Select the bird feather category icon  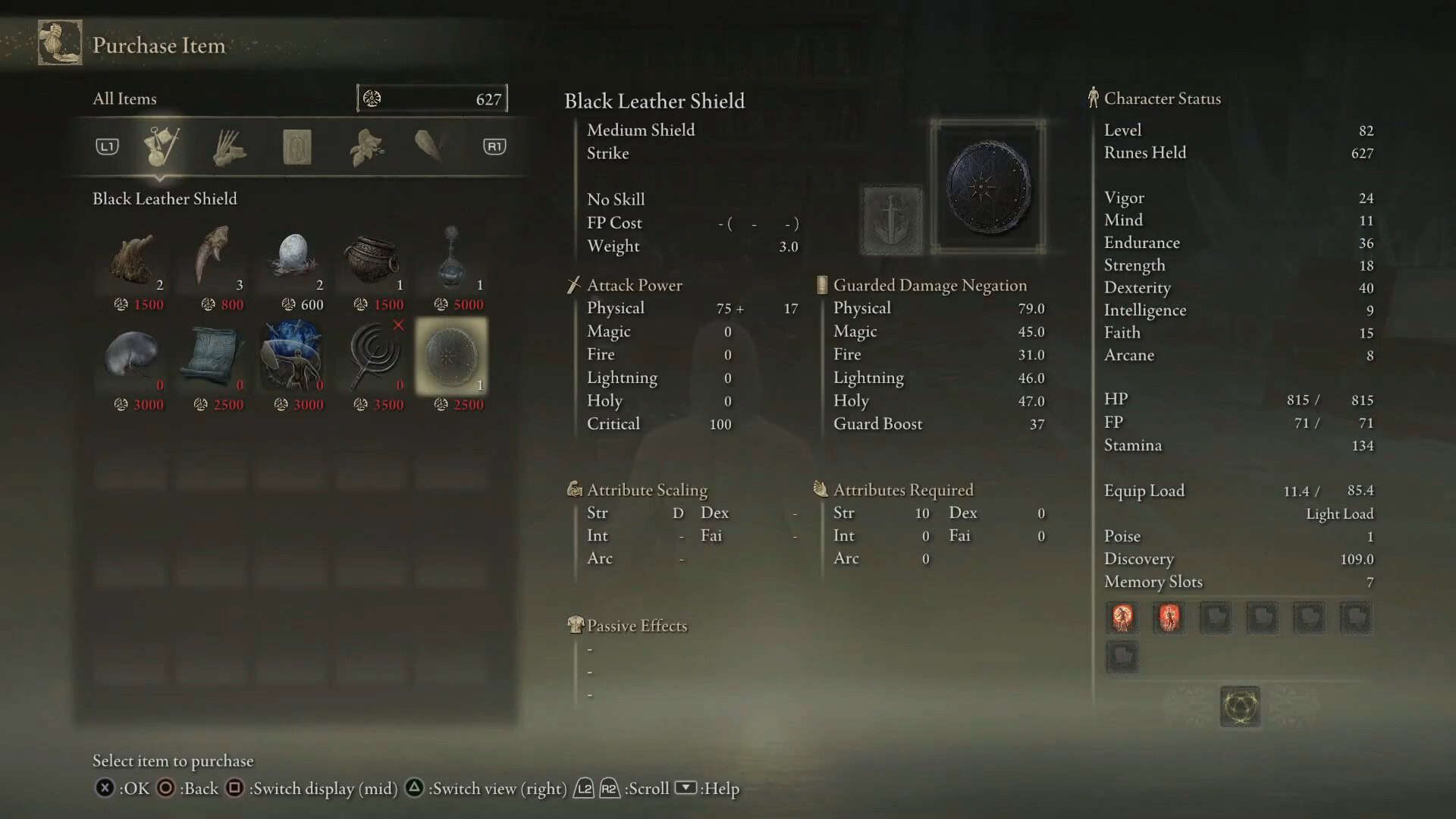(x=429, y=146)
